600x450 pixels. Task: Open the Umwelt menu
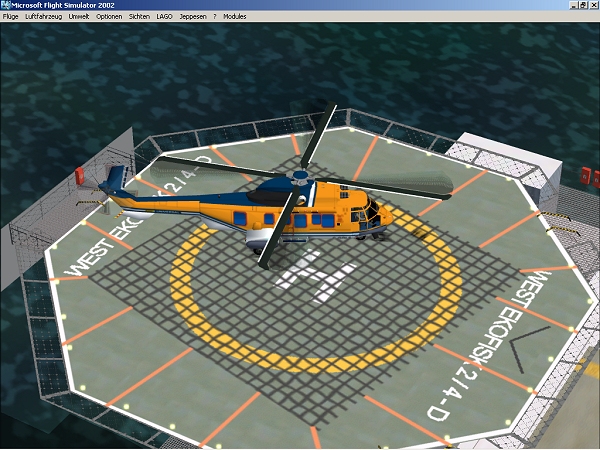[79, 17]
